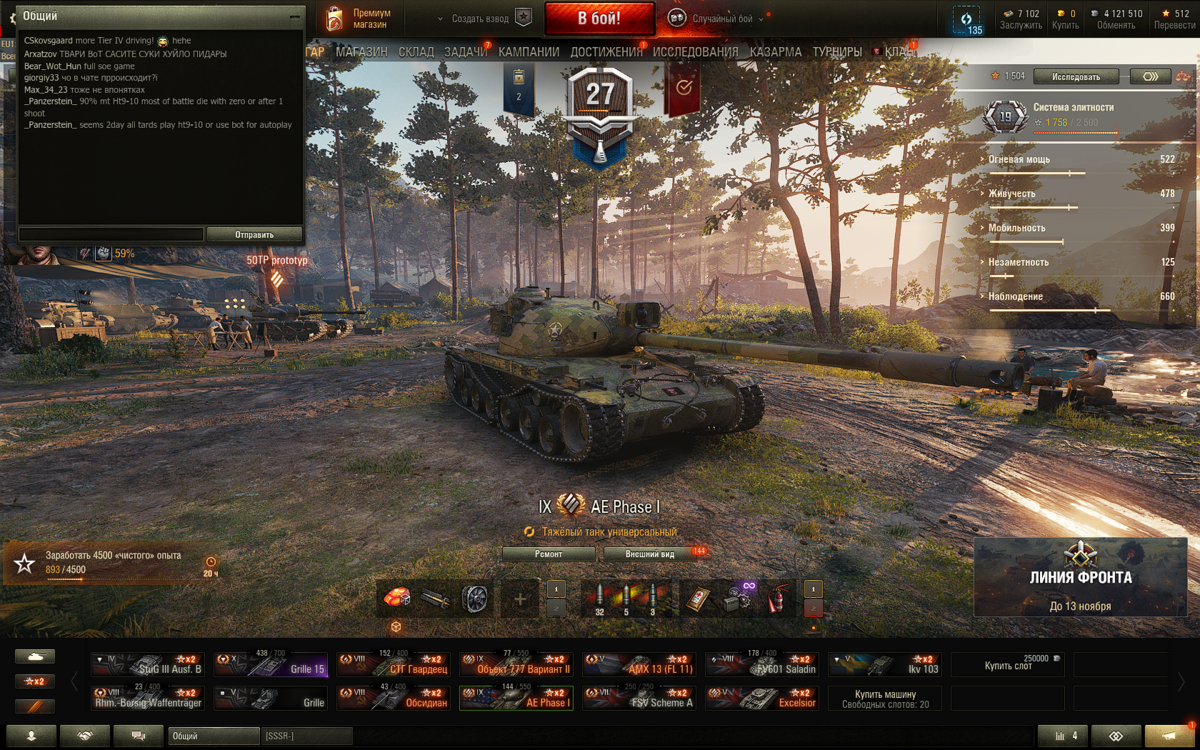
Task: Send chat message with Отправить button
Action: click(x=254, y=235)
